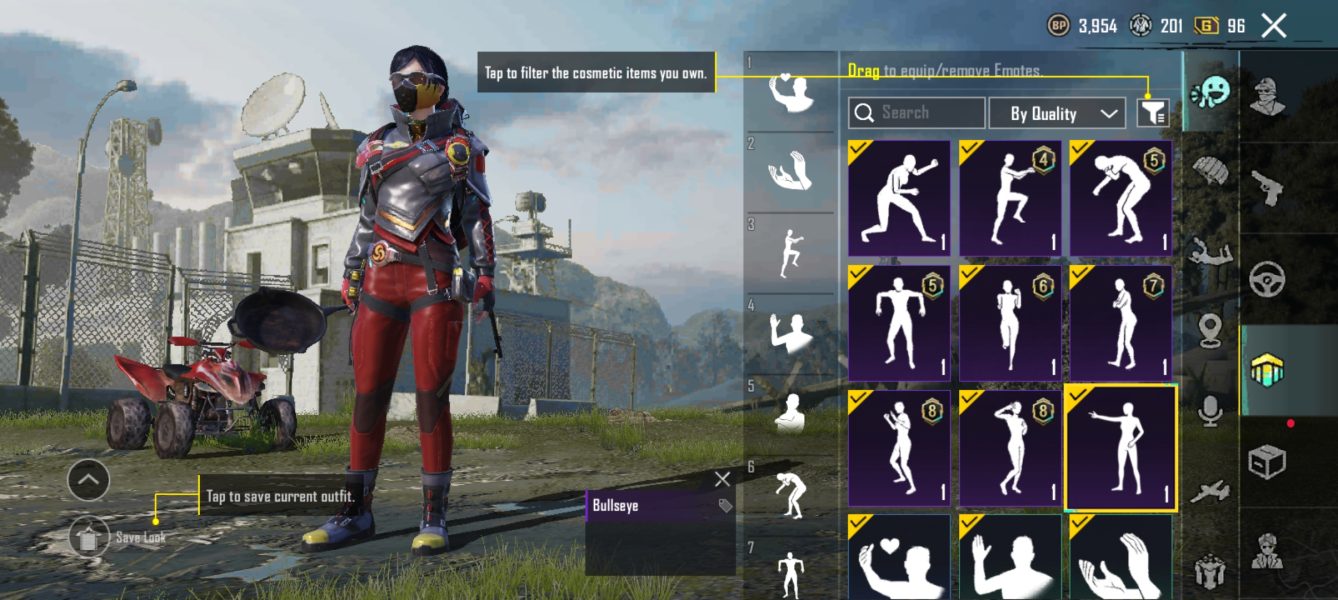This screenshot has height=600, width=1338.
Task: Close the Bullseye emote info popup
Action: click(x=722, y=480)
